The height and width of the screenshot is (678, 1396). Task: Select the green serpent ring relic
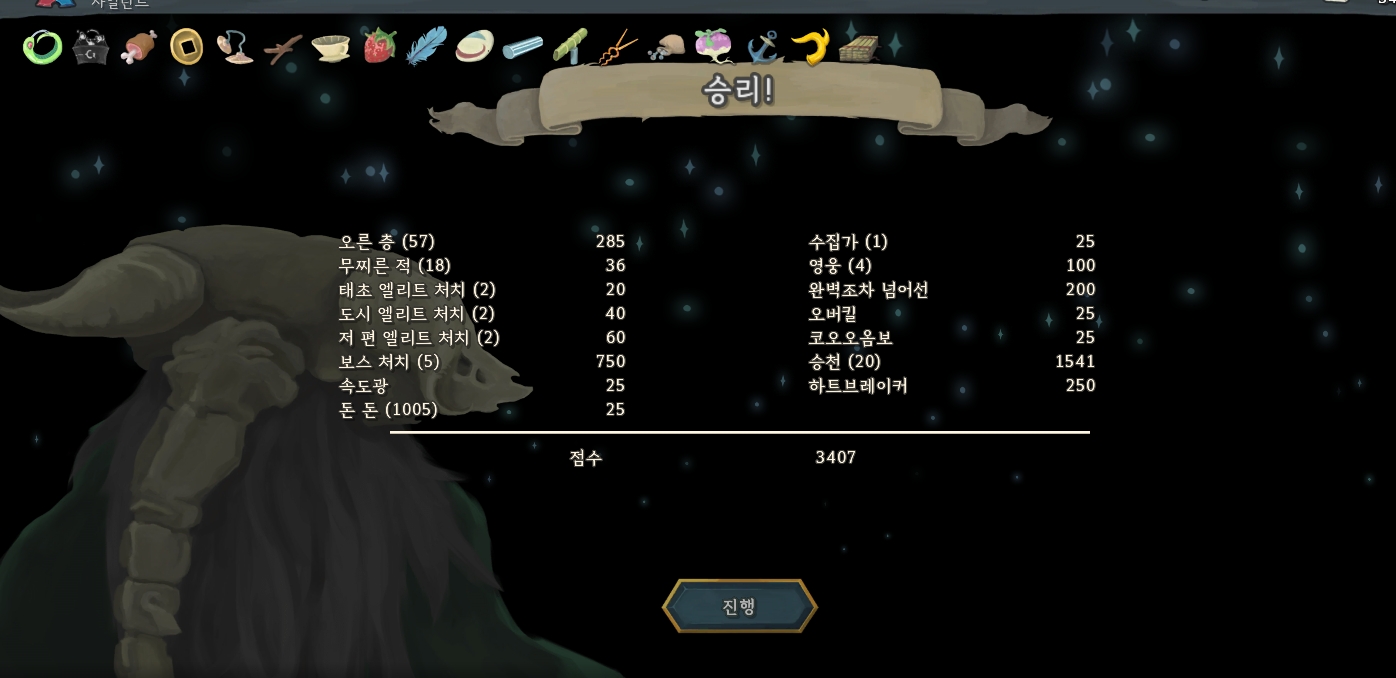tap(42, 46)
